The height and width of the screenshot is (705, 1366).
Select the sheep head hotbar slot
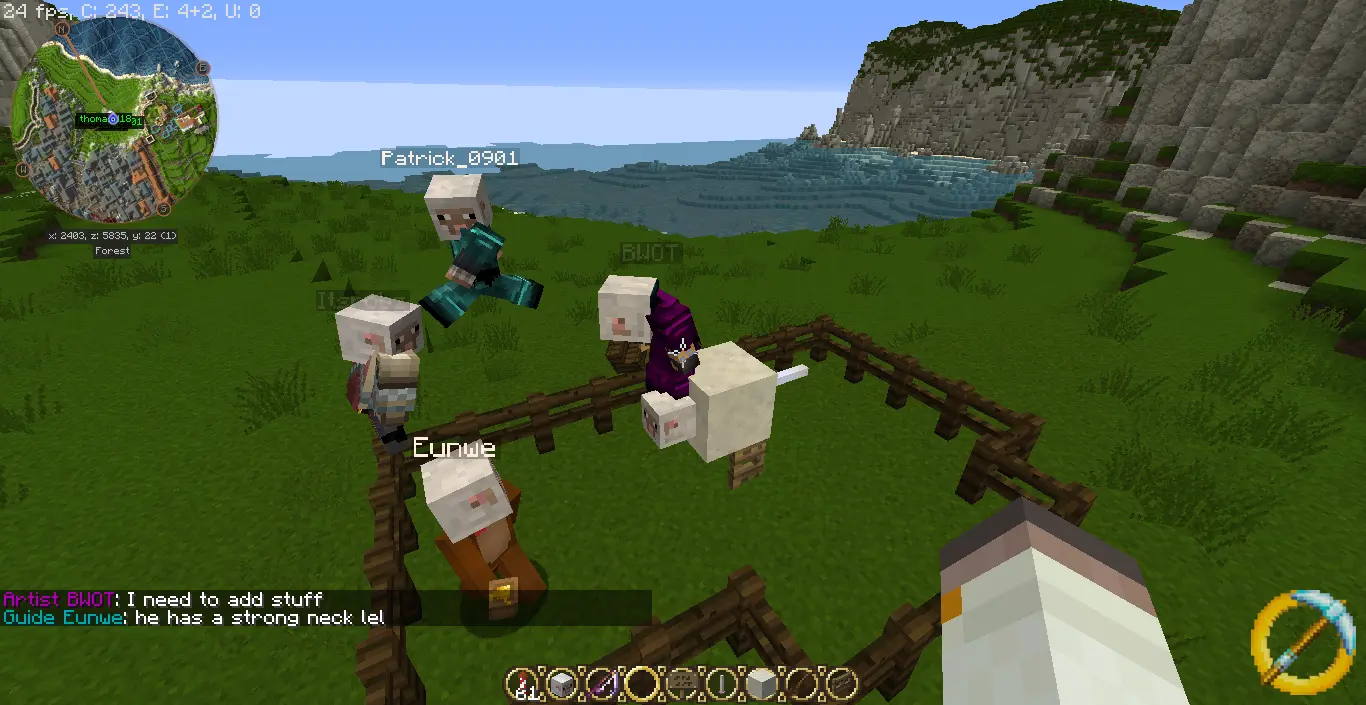pos(561,684)
